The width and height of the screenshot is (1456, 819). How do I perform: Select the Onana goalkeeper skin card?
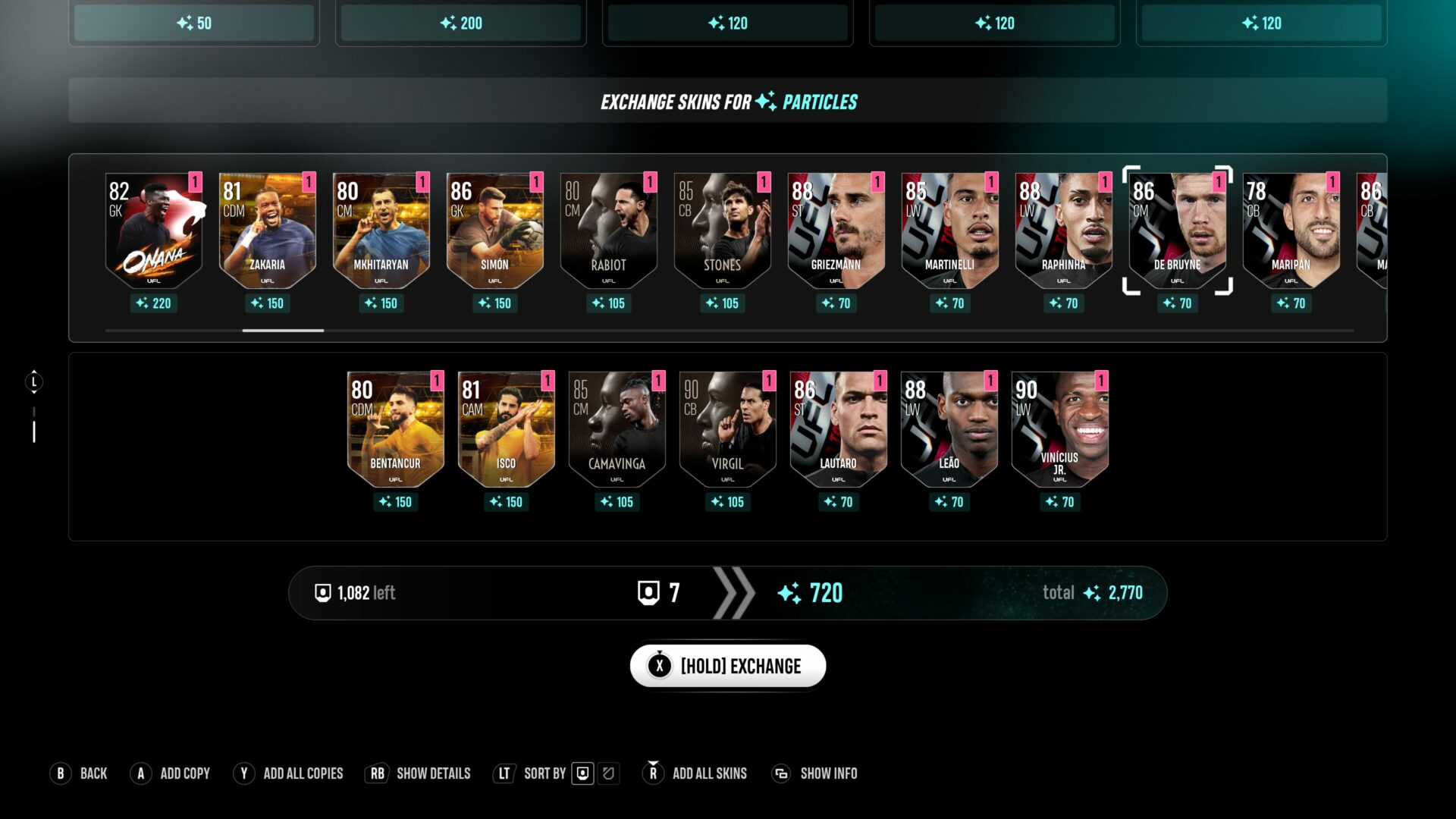pyautogui.click(x=154, y=231)
